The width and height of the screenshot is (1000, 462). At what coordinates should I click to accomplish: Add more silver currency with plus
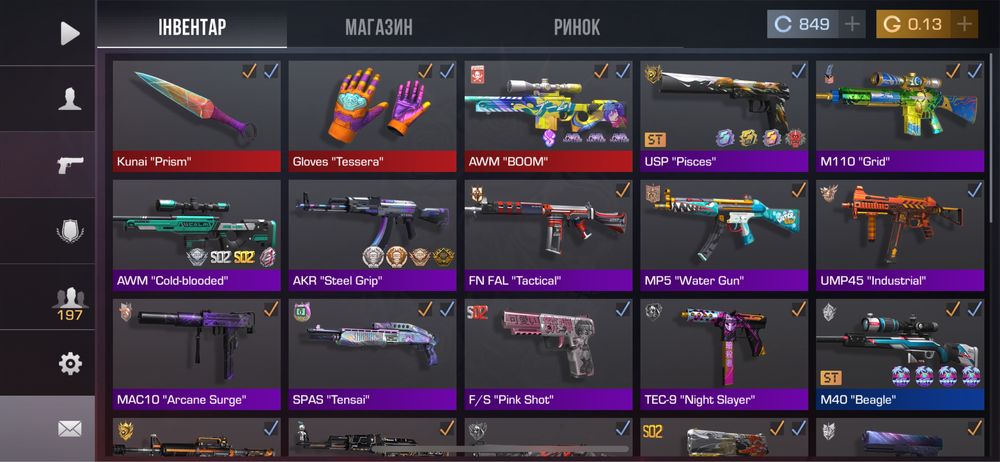(x=853, y=24)
